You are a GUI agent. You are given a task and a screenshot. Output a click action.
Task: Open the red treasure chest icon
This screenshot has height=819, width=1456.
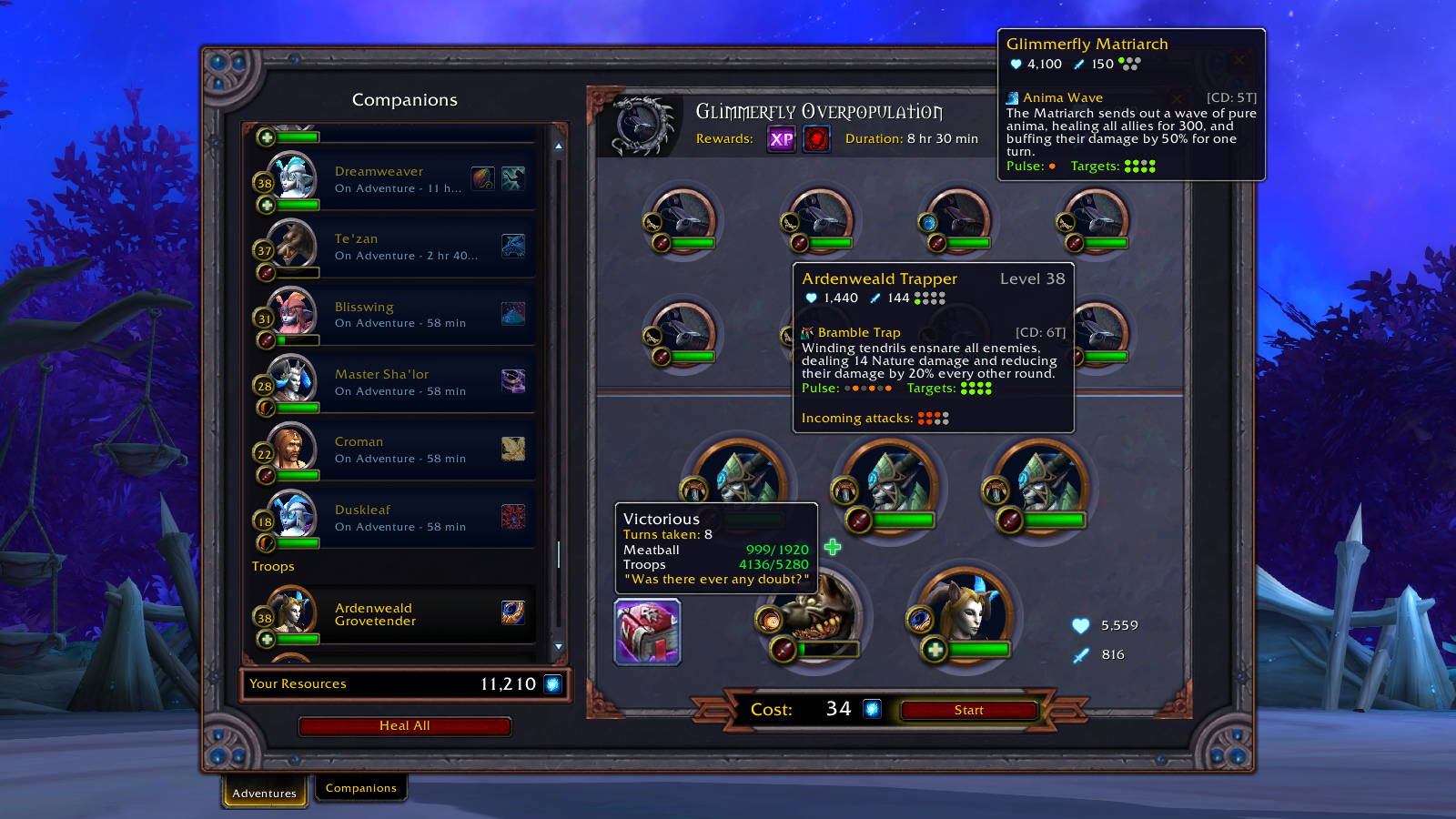[x=647, y=632]
